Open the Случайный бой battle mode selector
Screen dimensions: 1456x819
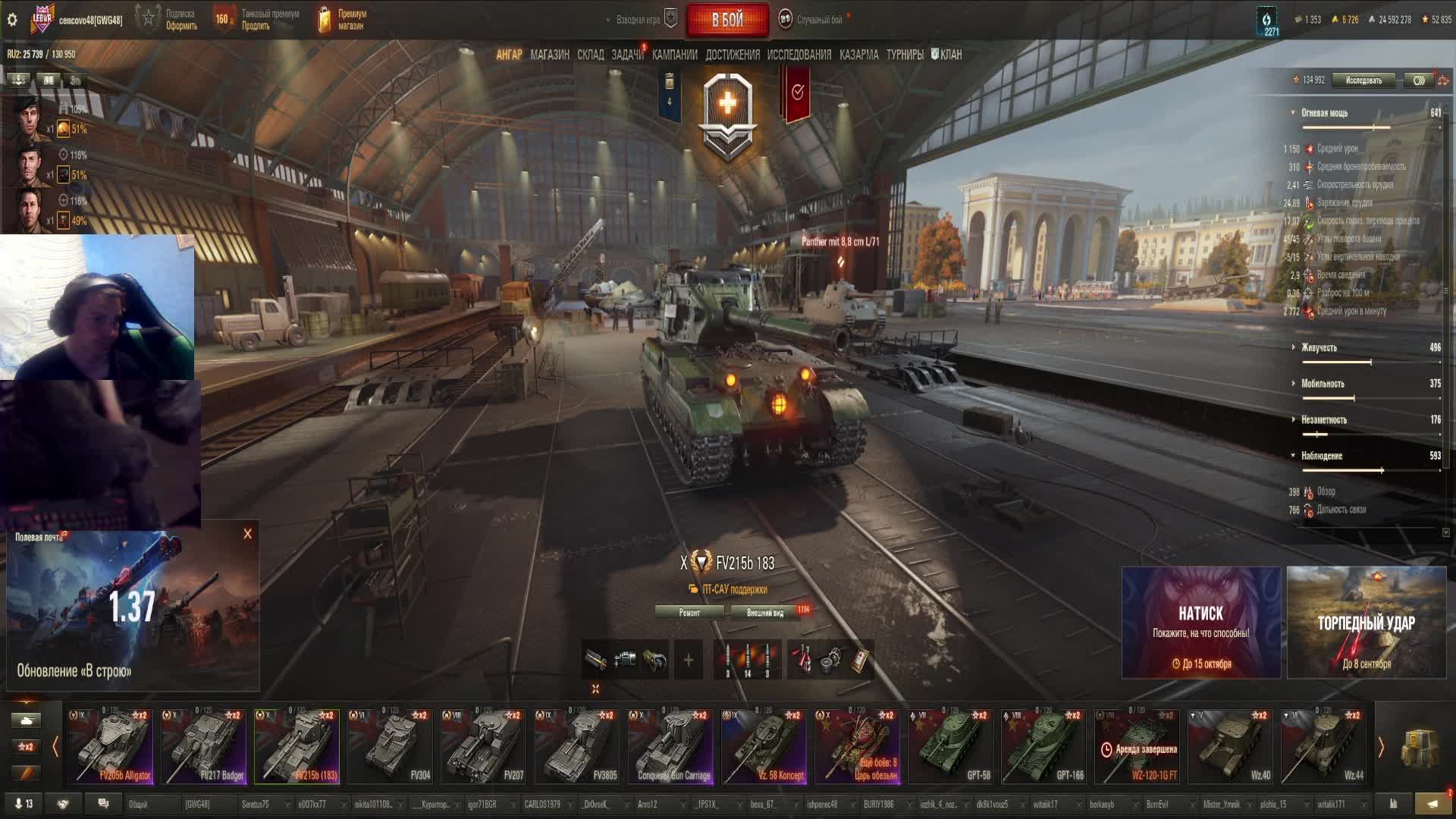[x=817, y=20]
